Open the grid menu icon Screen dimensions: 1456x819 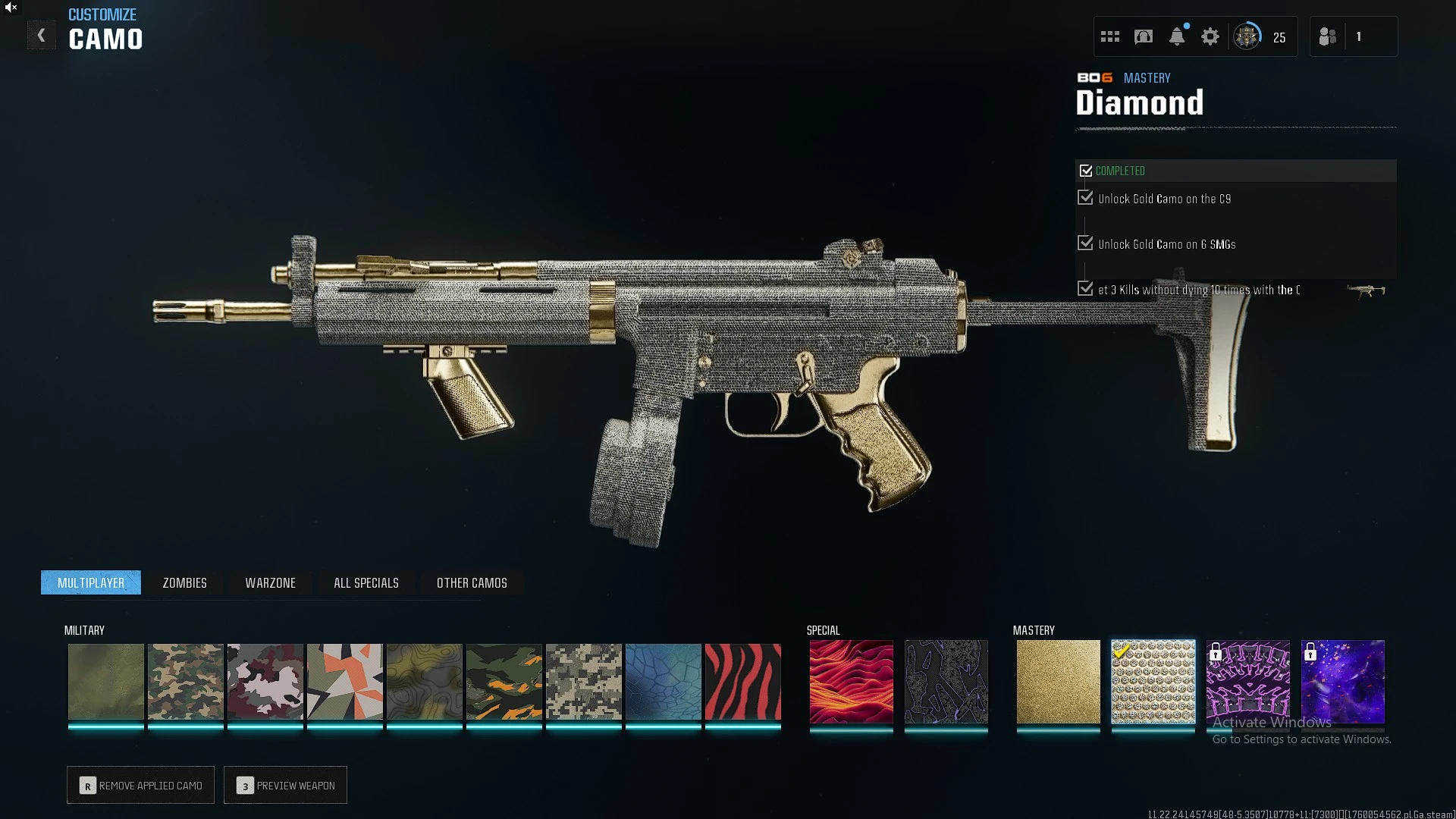coord(1110,36)
